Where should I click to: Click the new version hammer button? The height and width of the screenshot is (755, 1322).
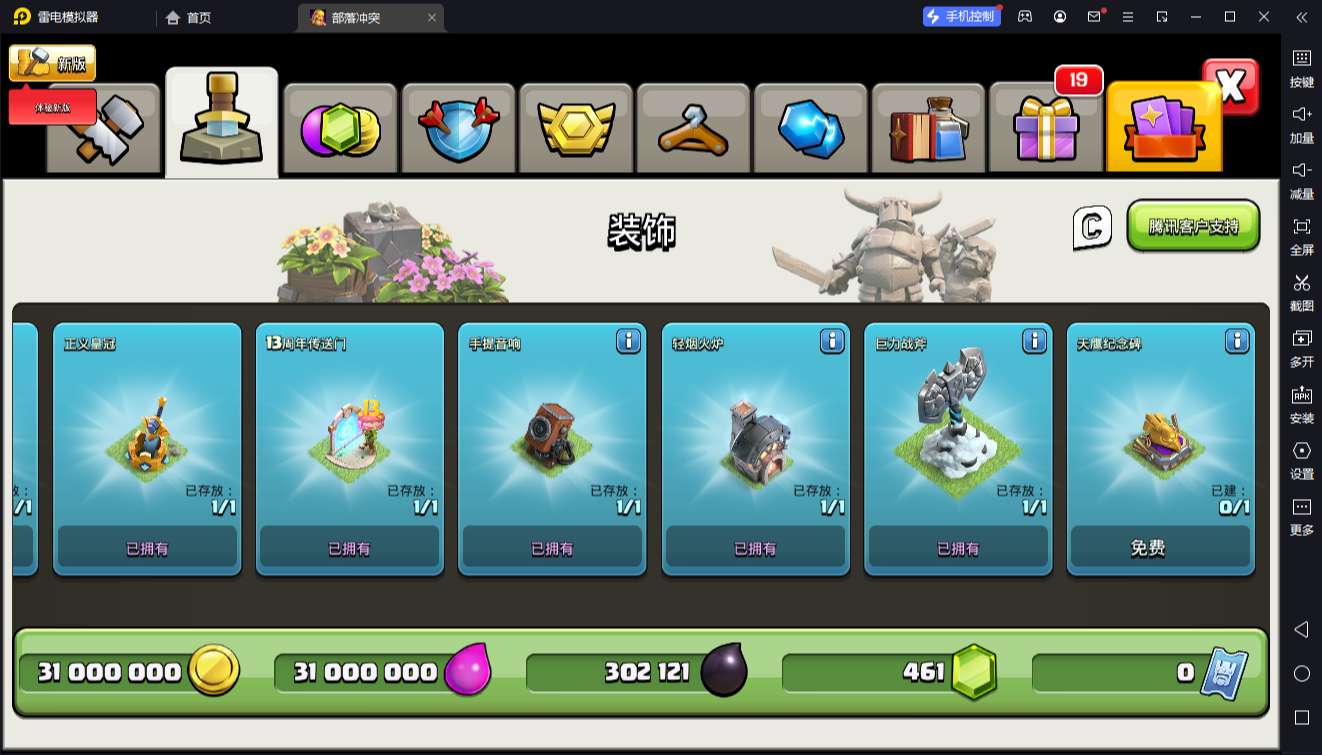53,63
